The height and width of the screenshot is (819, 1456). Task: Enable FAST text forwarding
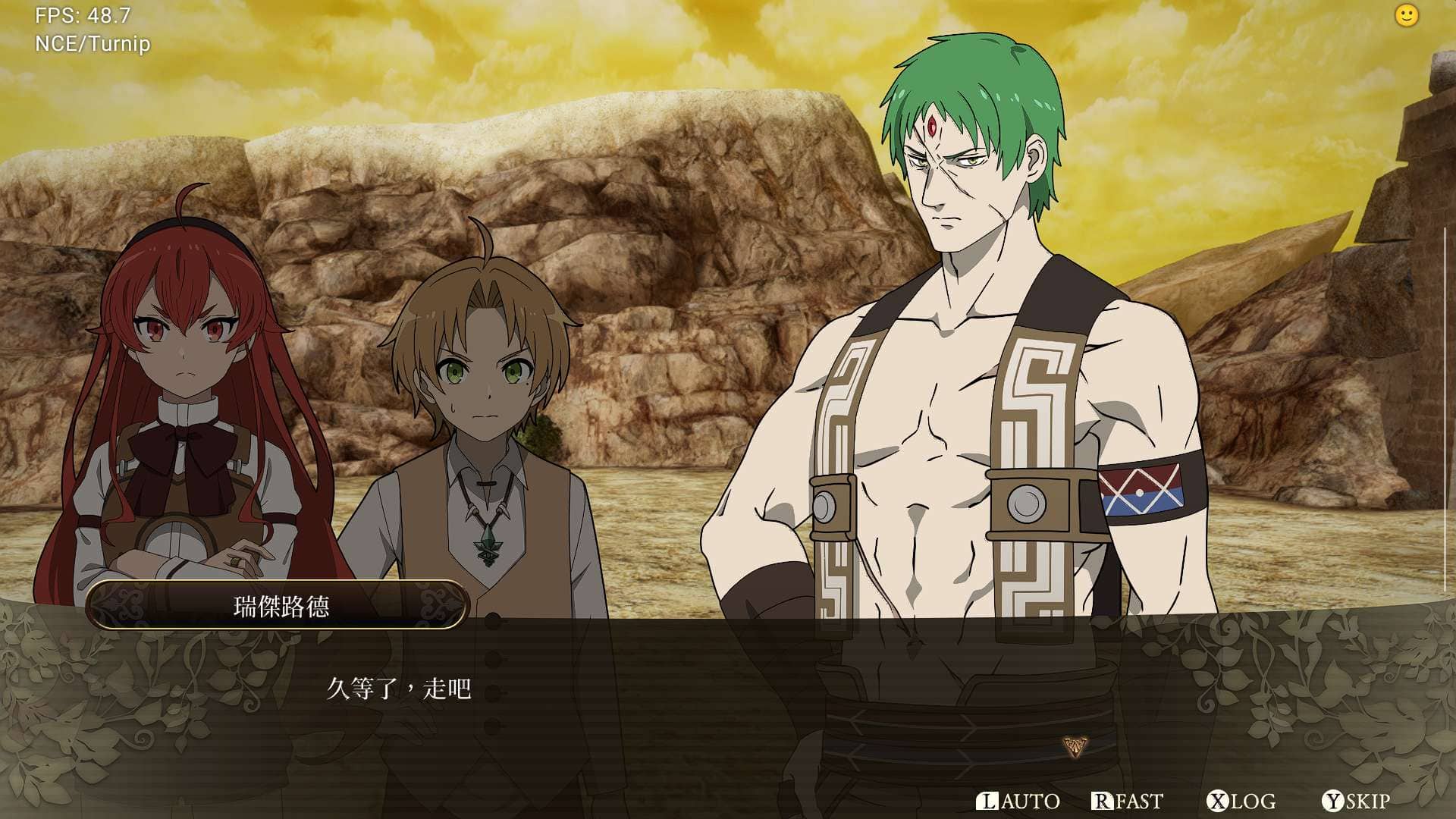tap(1127, 801)
